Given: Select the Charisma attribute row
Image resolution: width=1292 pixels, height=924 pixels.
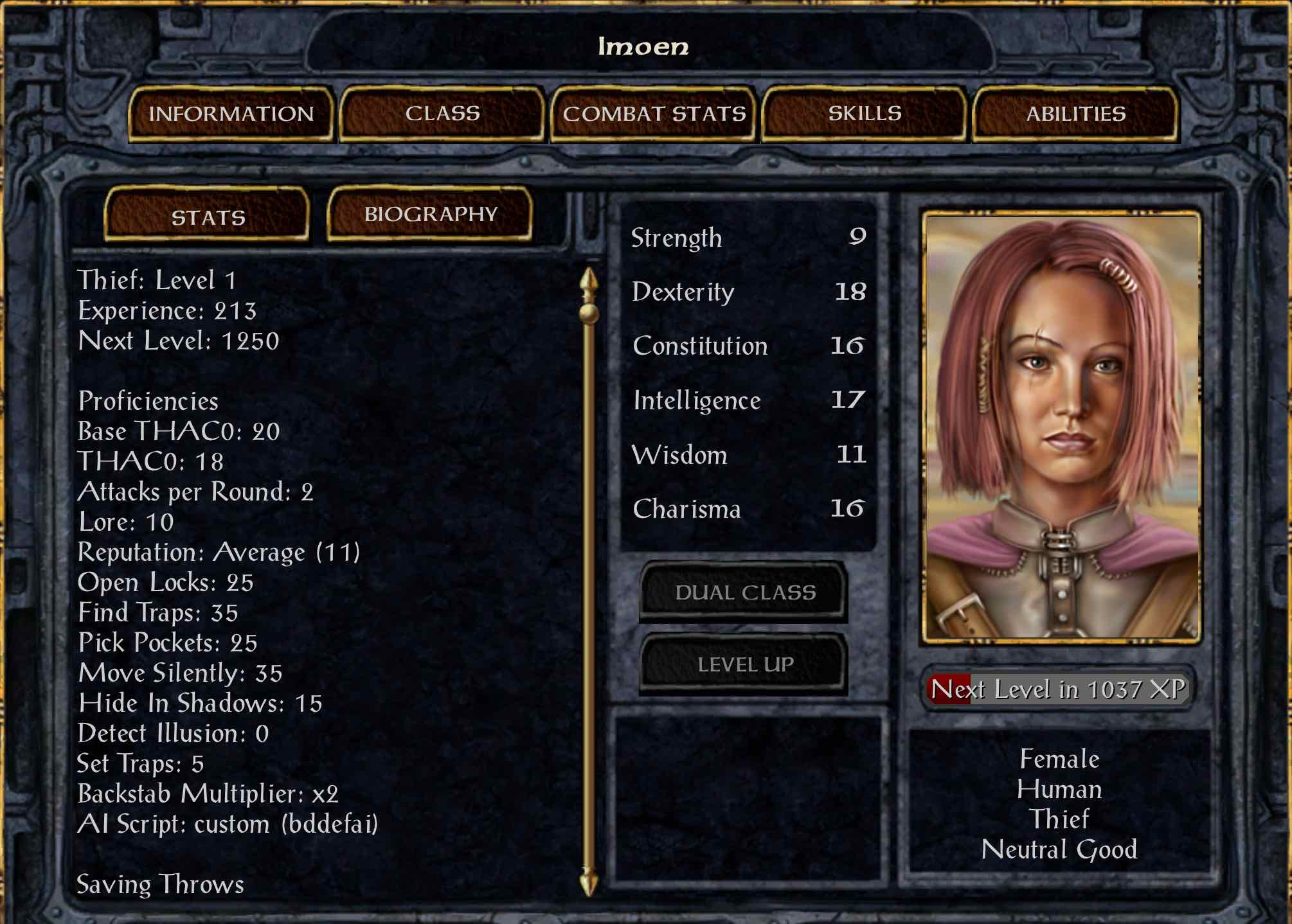Looking at the screenshot, I should [x=748, y=509].
